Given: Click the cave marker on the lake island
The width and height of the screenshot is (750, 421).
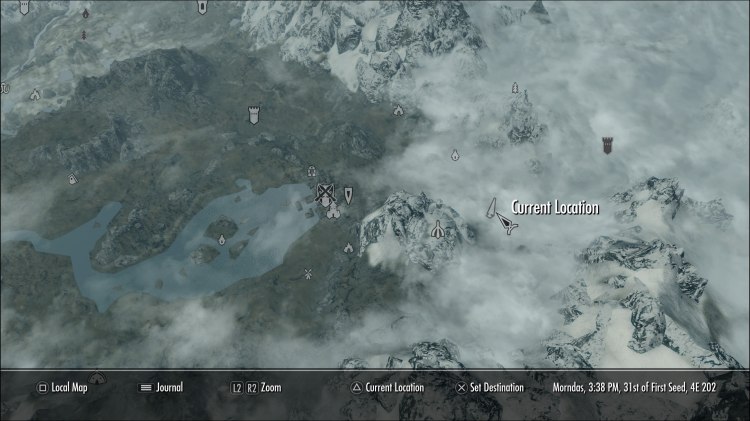Looking at the screenshot, I should coord(221,239).
